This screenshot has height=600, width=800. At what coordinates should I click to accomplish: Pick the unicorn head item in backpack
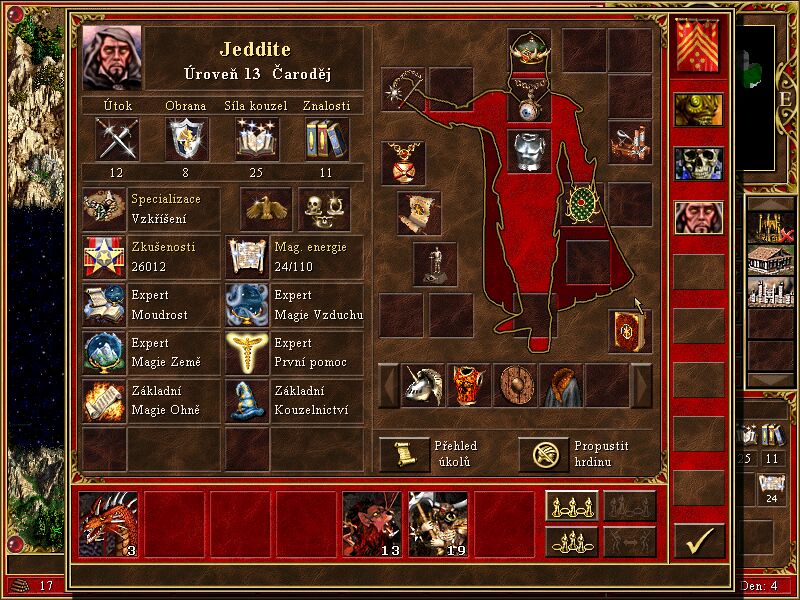(423, 385)
